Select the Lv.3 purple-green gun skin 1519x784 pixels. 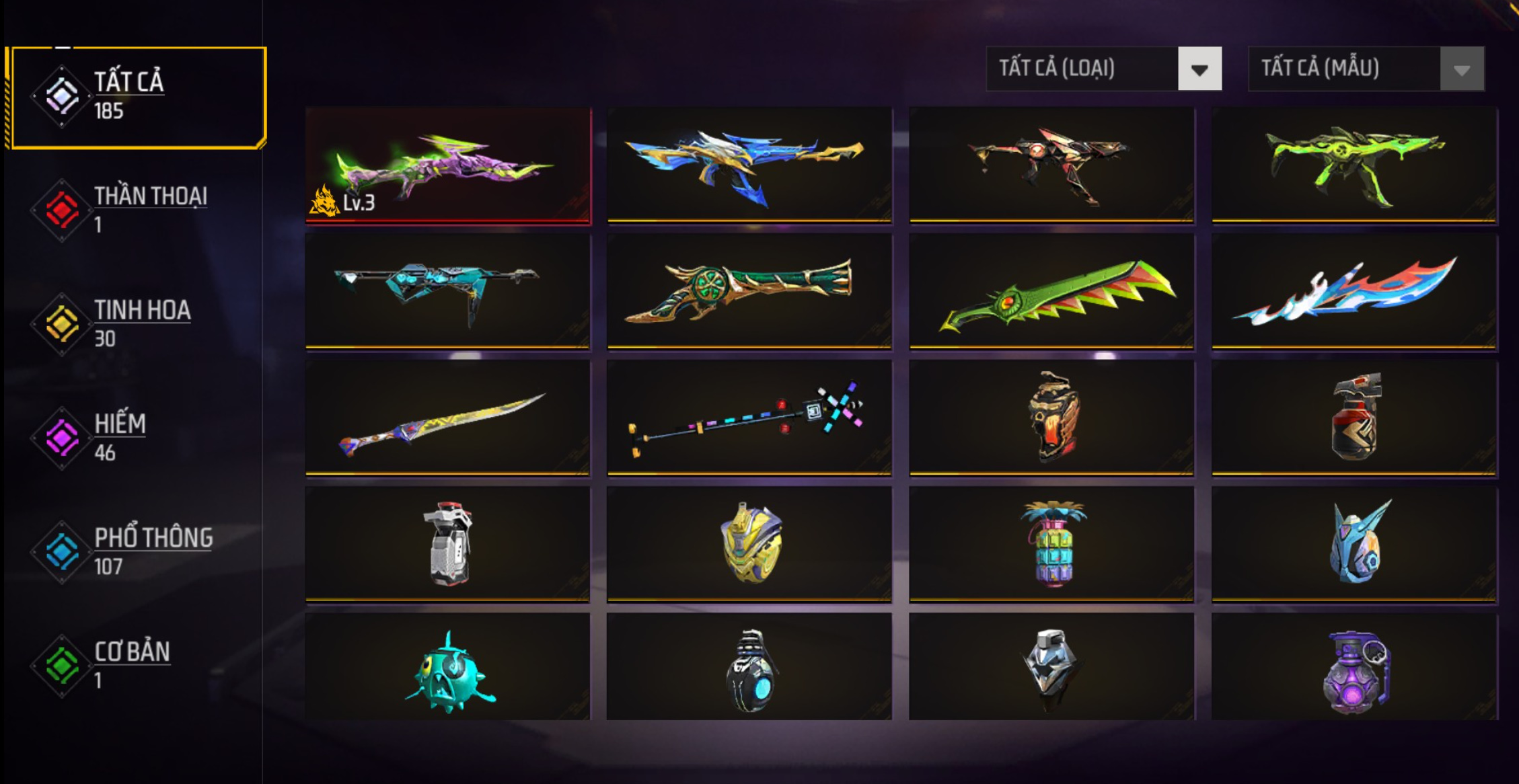pos(448,165)
